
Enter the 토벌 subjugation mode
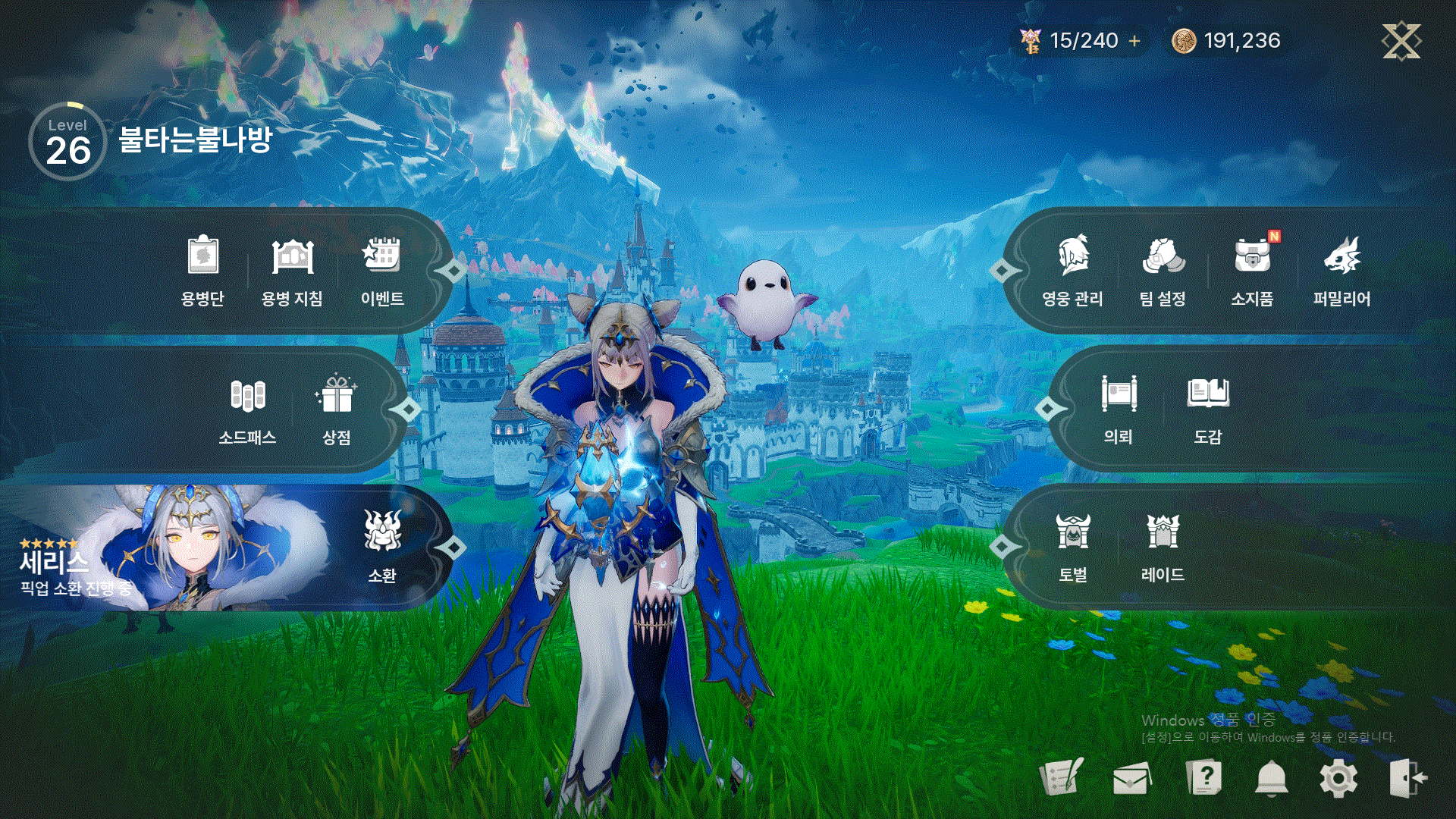pos(1073,546)
